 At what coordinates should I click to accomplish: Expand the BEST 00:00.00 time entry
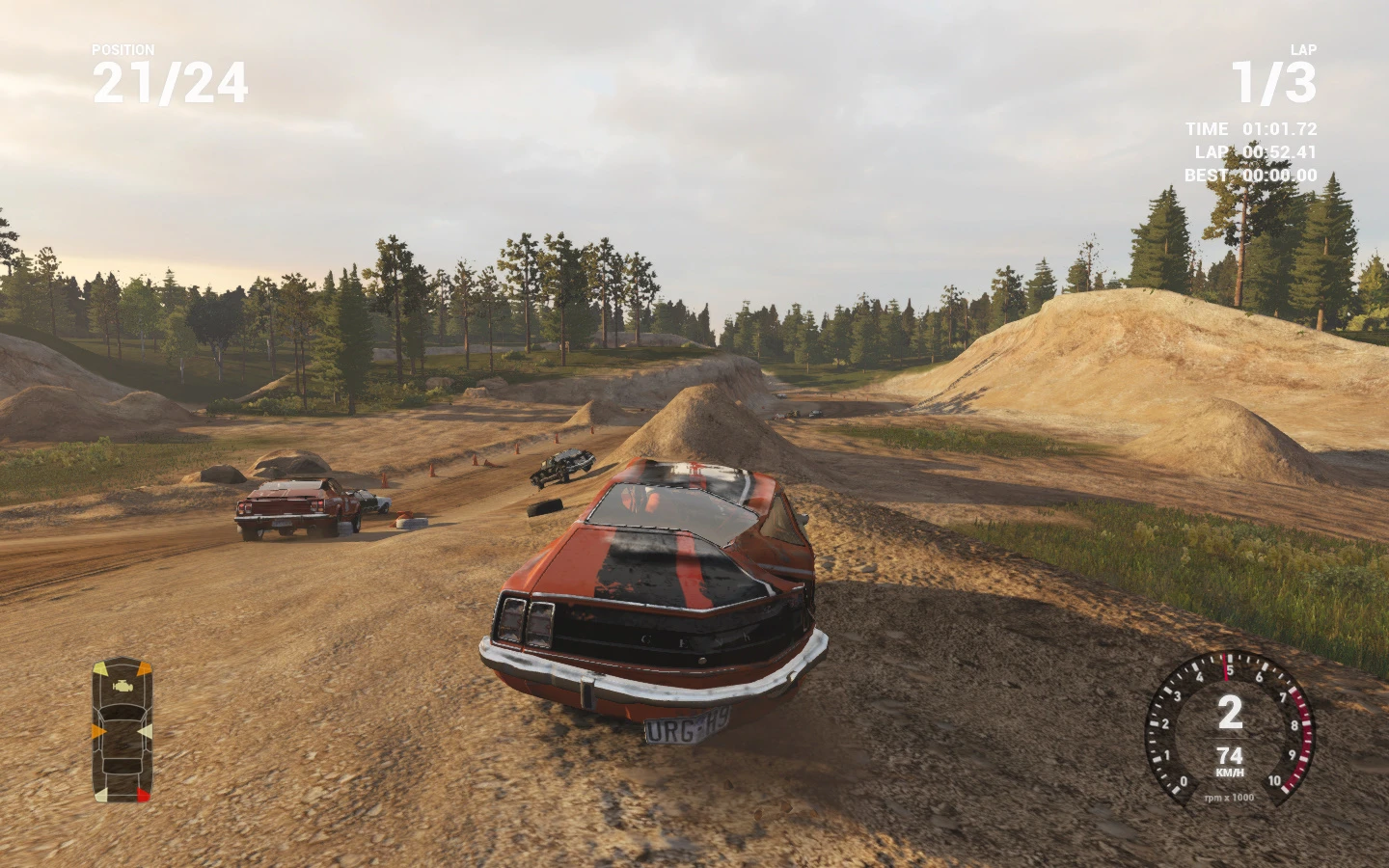coord(1251,175)
